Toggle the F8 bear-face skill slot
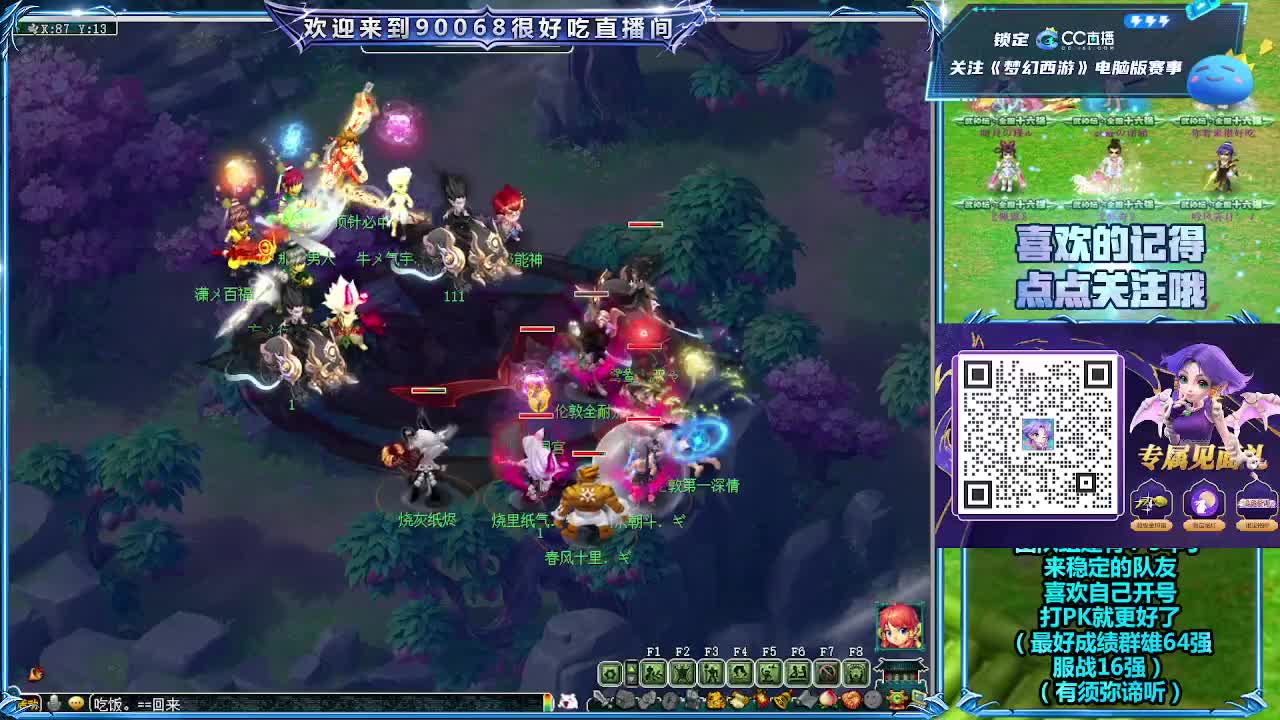1280x720 pixels. click(855, 673)
